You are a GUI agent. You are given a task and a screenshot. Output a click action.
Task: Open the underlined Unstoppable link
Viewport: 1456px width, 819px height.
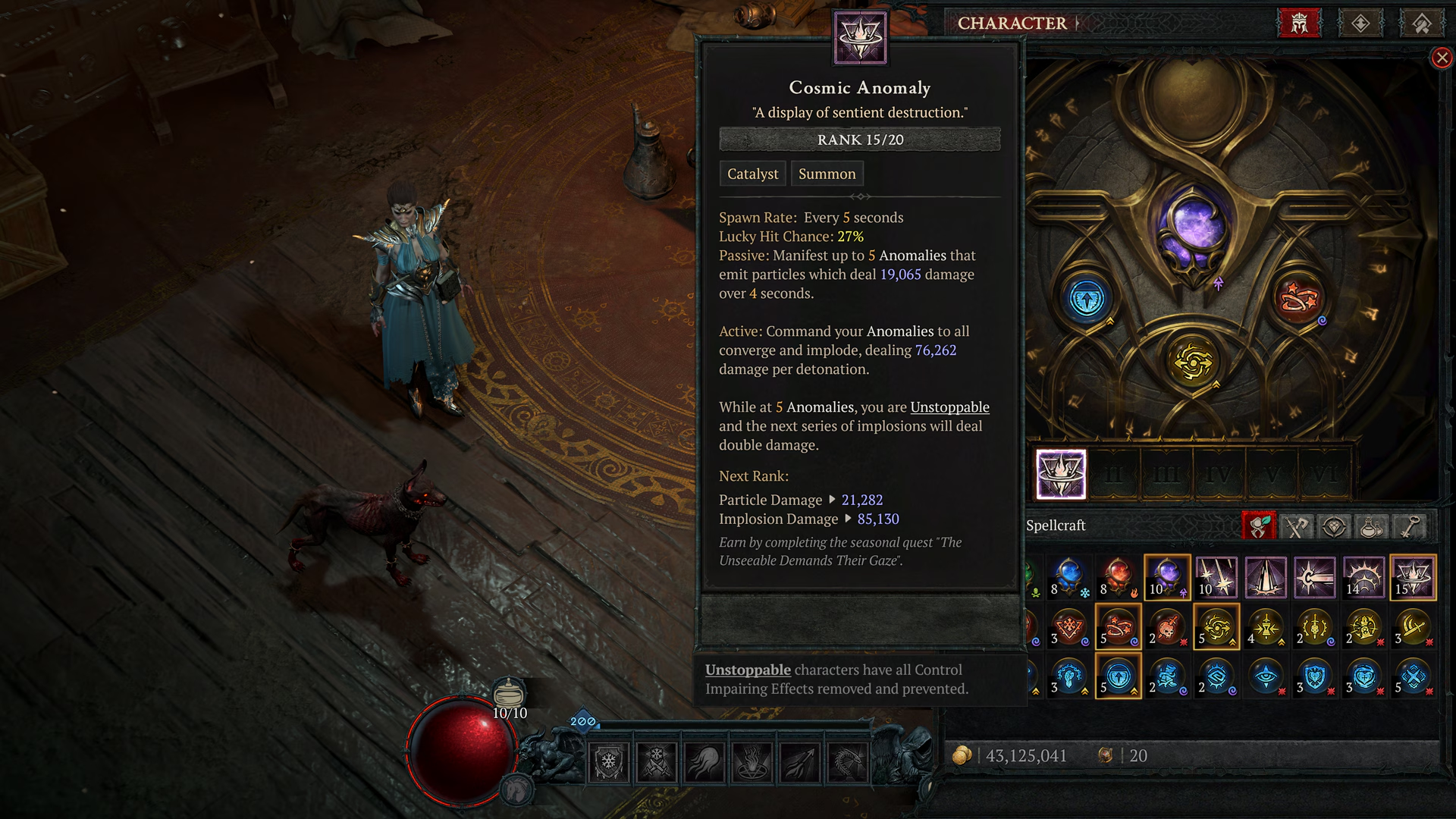[949, 407]
